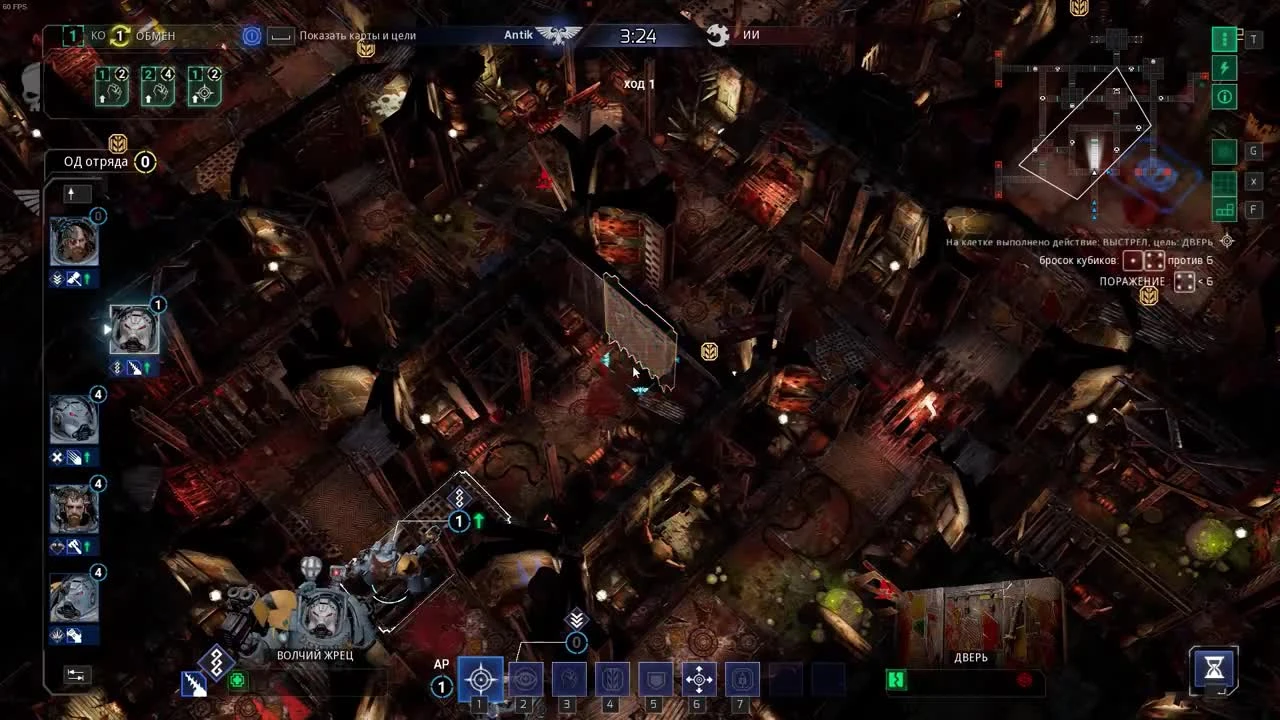This screenshot has width=1280, height=720.
Task: Select the second marine portrait in the squad list
Action: [133, 330]
